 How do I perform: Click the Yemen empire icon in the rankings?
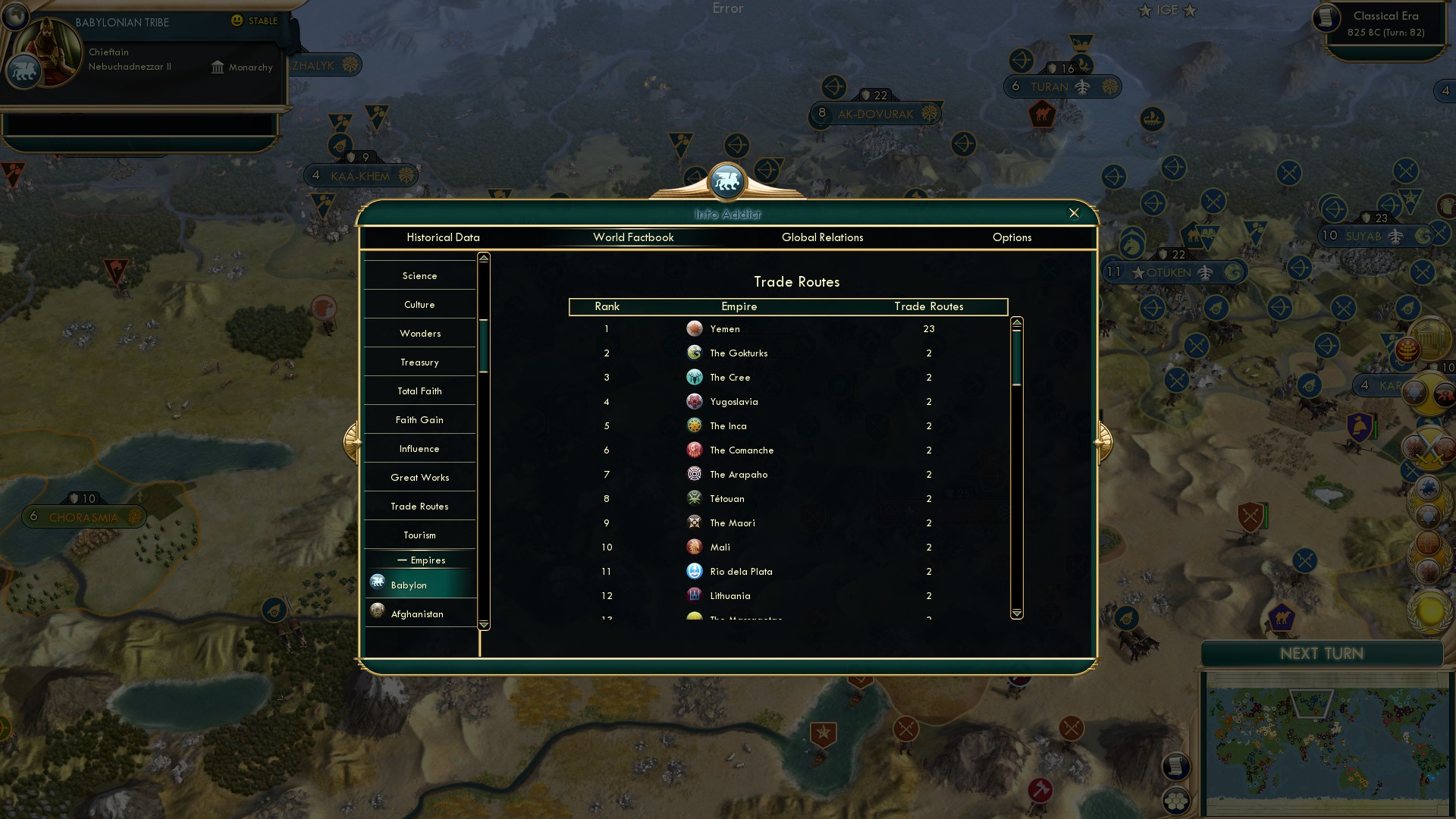695,328
